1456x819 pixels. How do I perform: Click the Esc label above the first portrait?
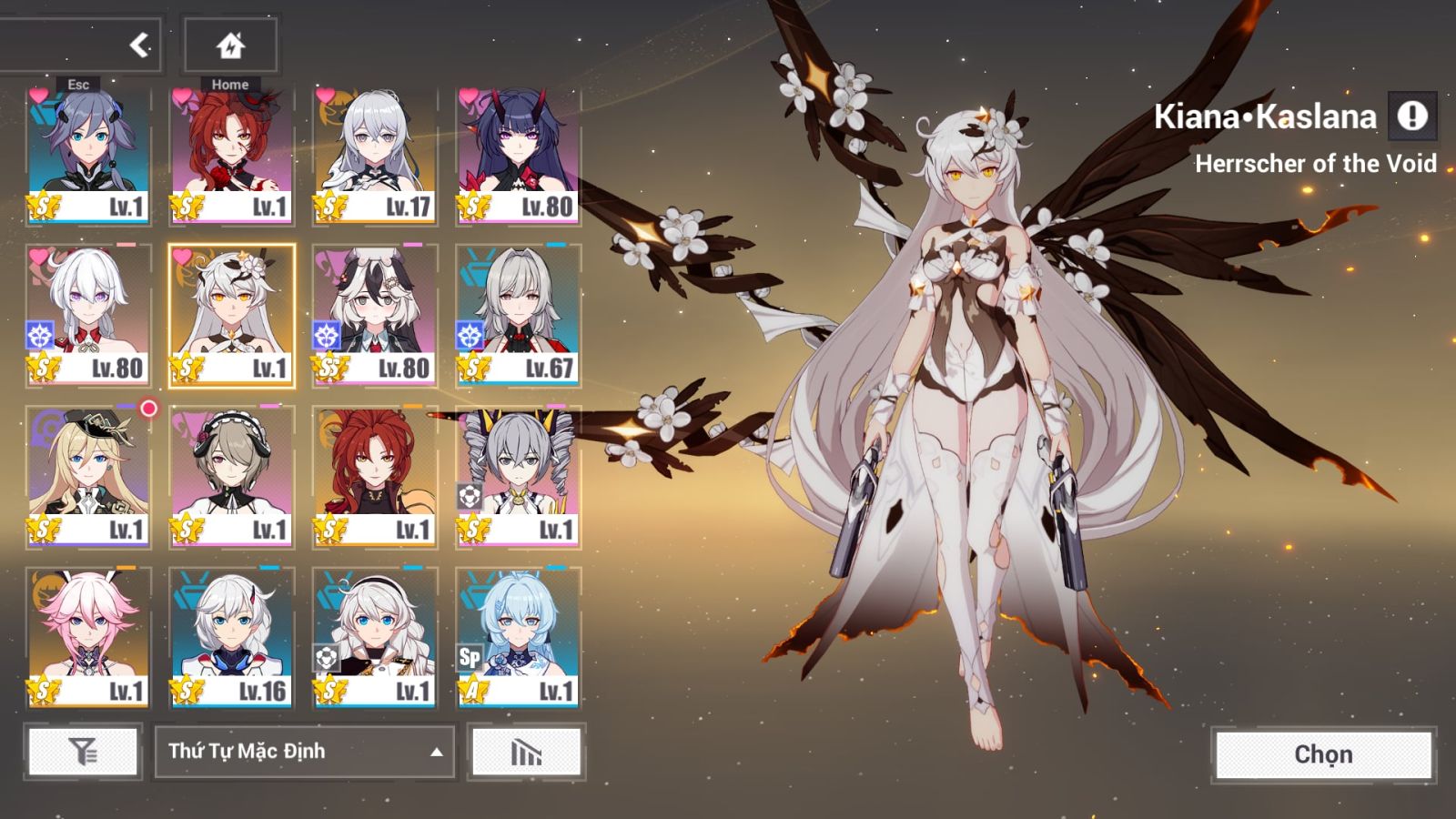[x=78, y=83]
